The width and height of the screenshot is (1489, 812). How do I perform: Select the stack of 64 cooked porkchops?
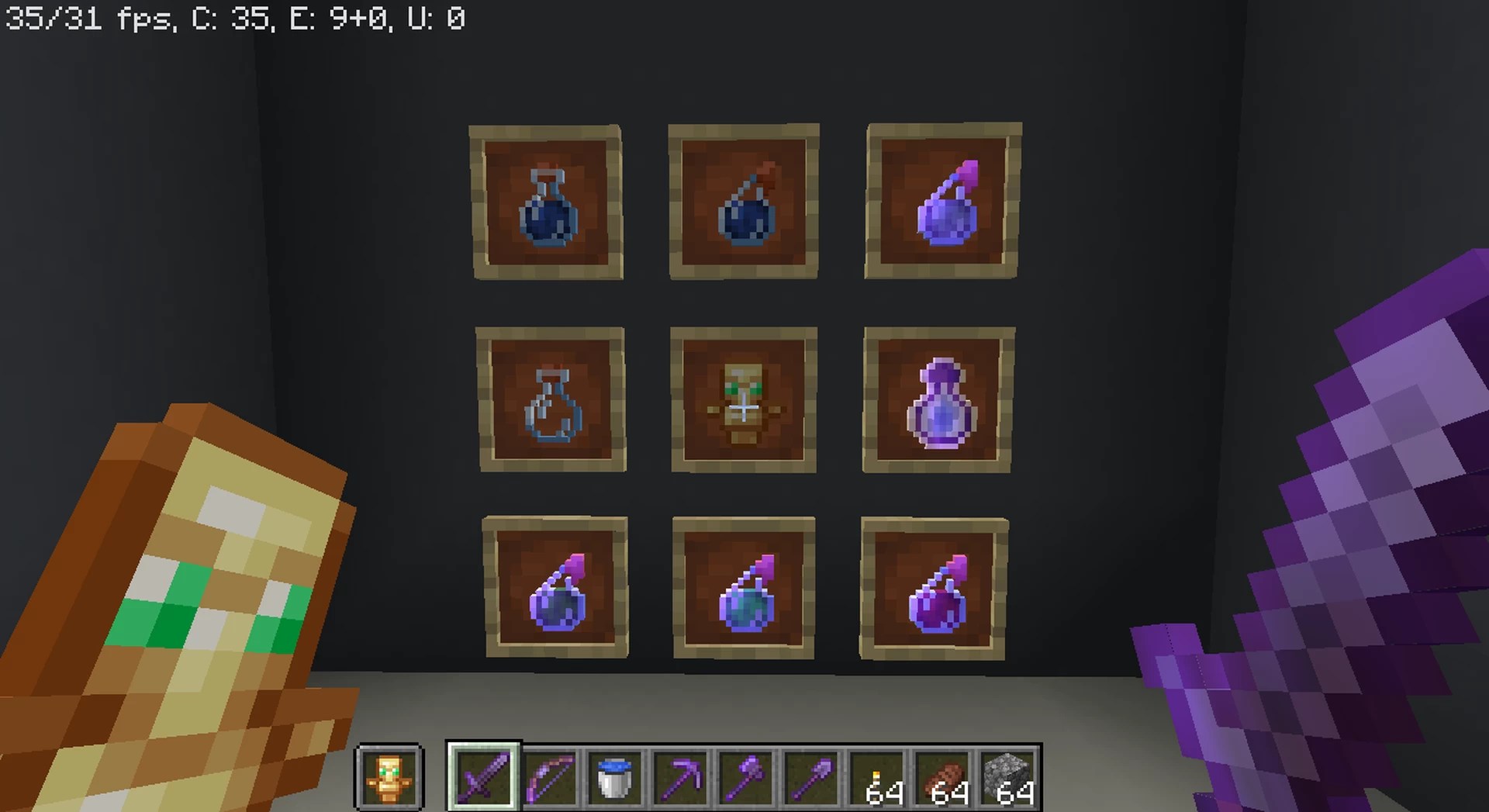click(x=942, y=779)
